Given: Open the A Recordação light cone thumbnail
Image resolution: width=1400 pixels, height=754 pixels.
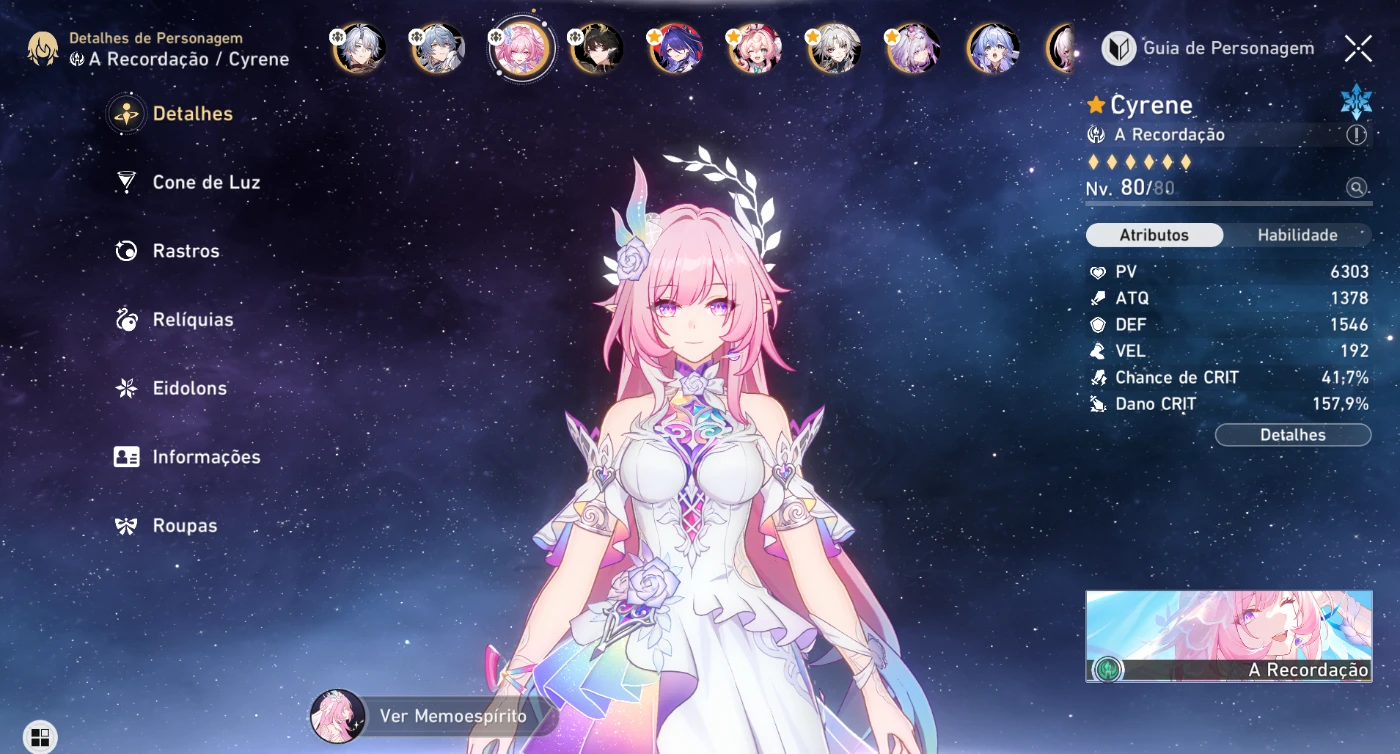Looking at the screenshot, I should click(1228, 636).
